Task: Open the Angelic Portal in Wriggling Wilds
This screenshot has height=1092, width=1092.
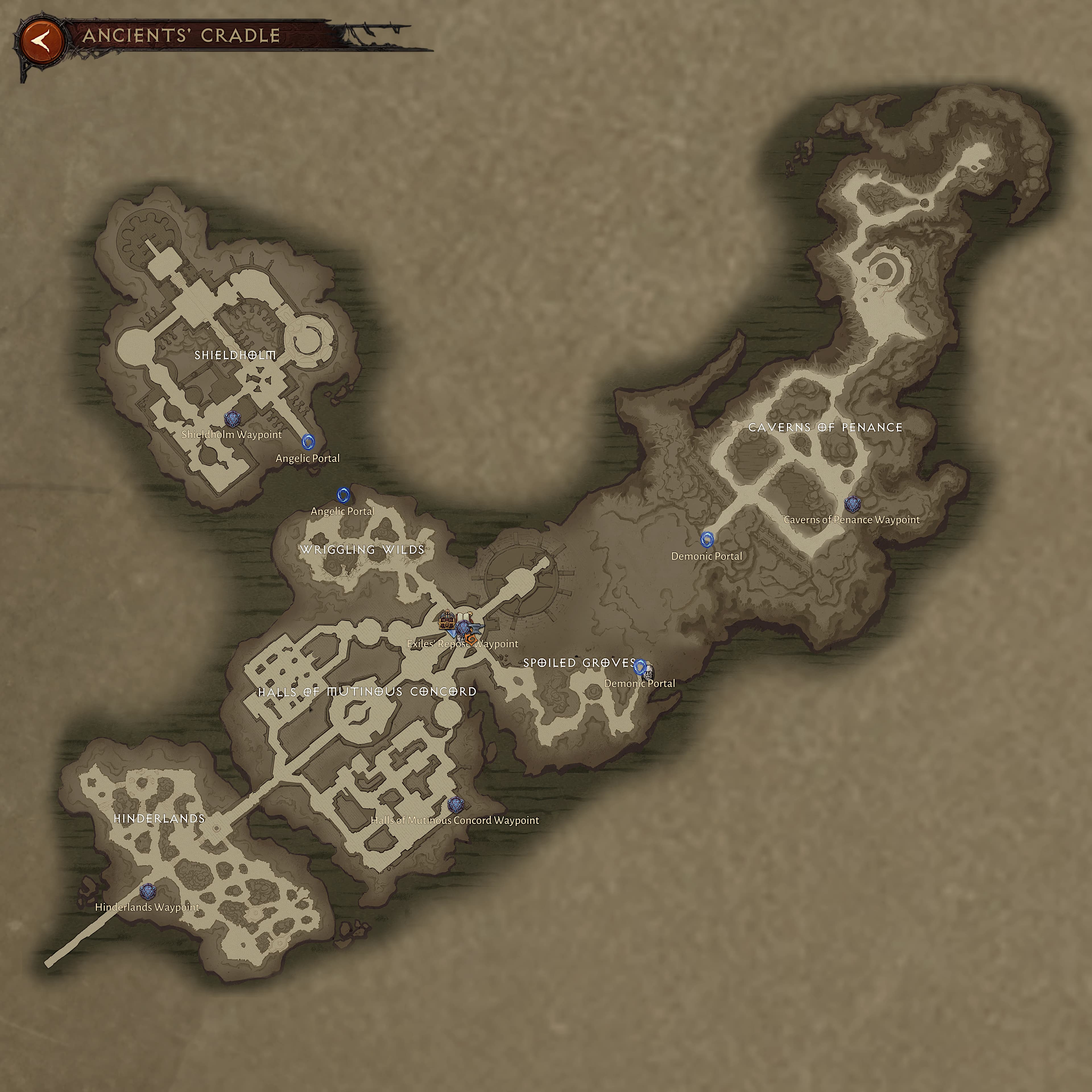Action: (x=343, y=495)
